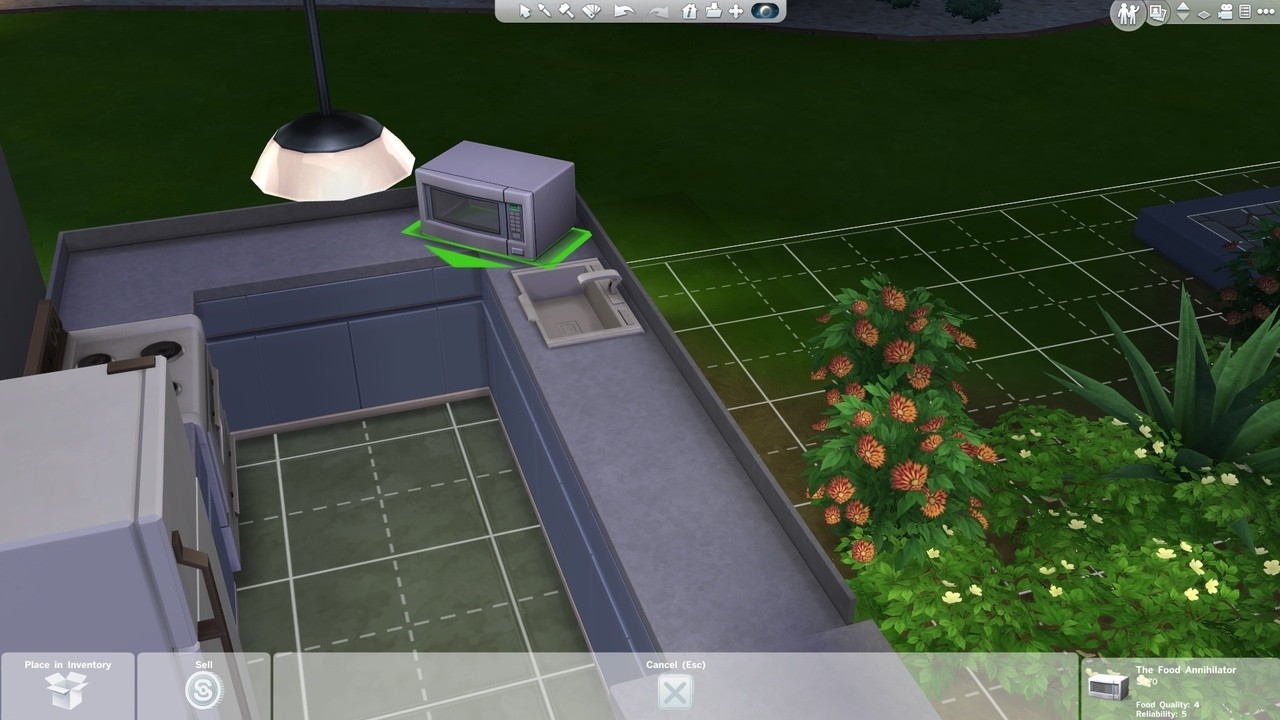Click the wall cutaway diamond control
Viewport: 1280px width, 720px height.
pos(1203,14)
